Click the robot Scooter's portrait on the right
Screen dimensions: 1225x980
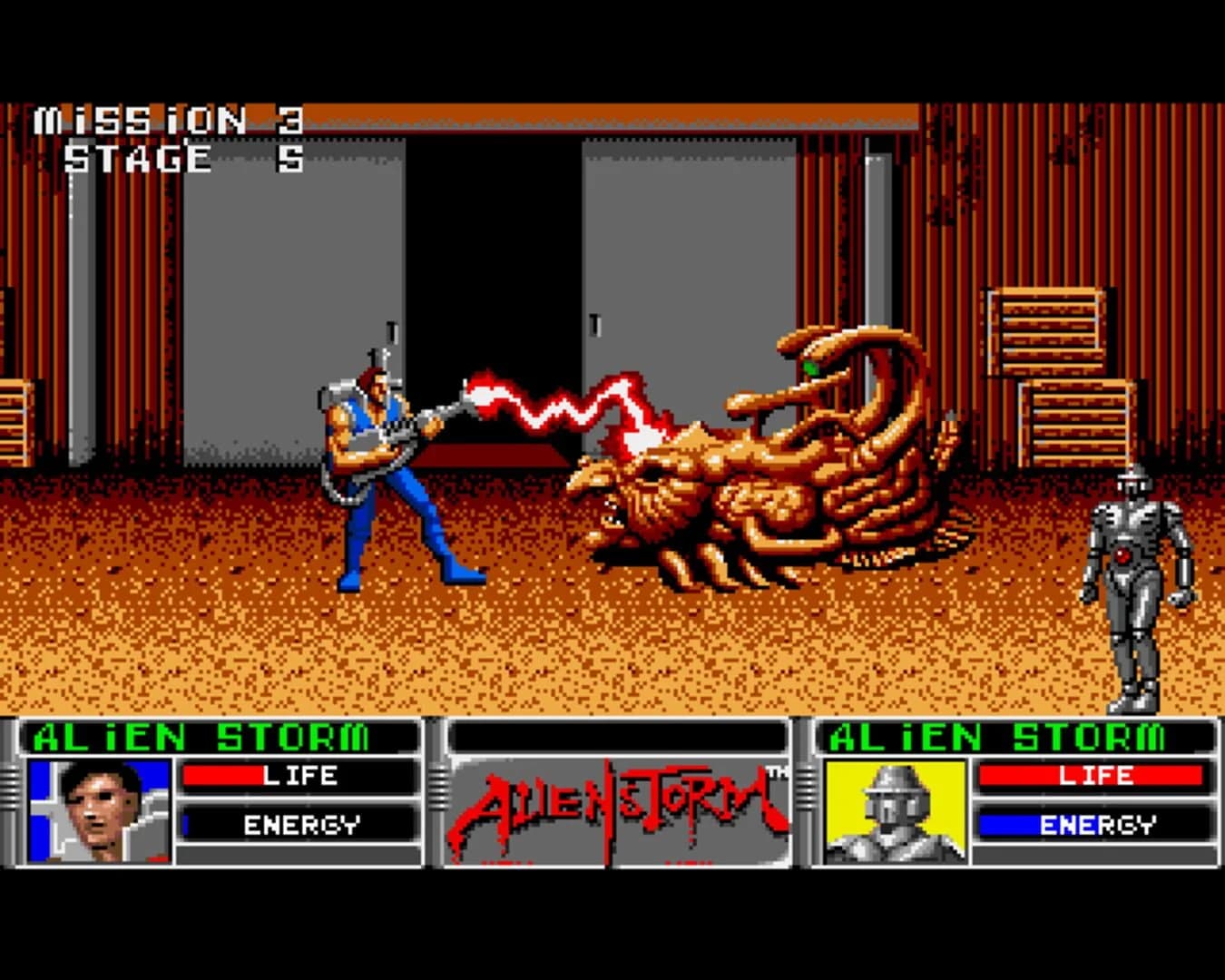894,812
